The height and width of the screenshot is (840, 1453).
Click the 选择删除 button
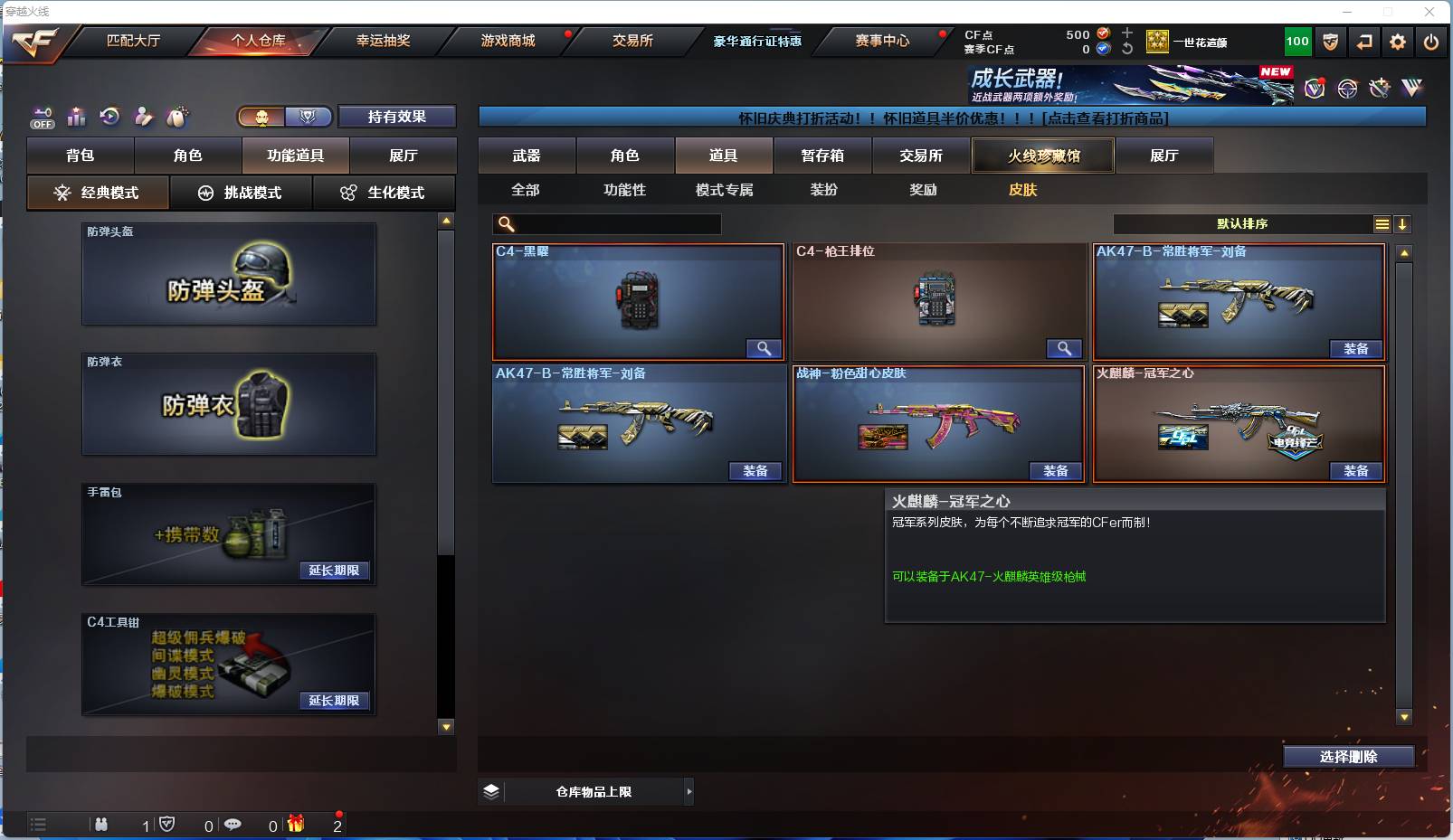click(x=1348, y=757)
